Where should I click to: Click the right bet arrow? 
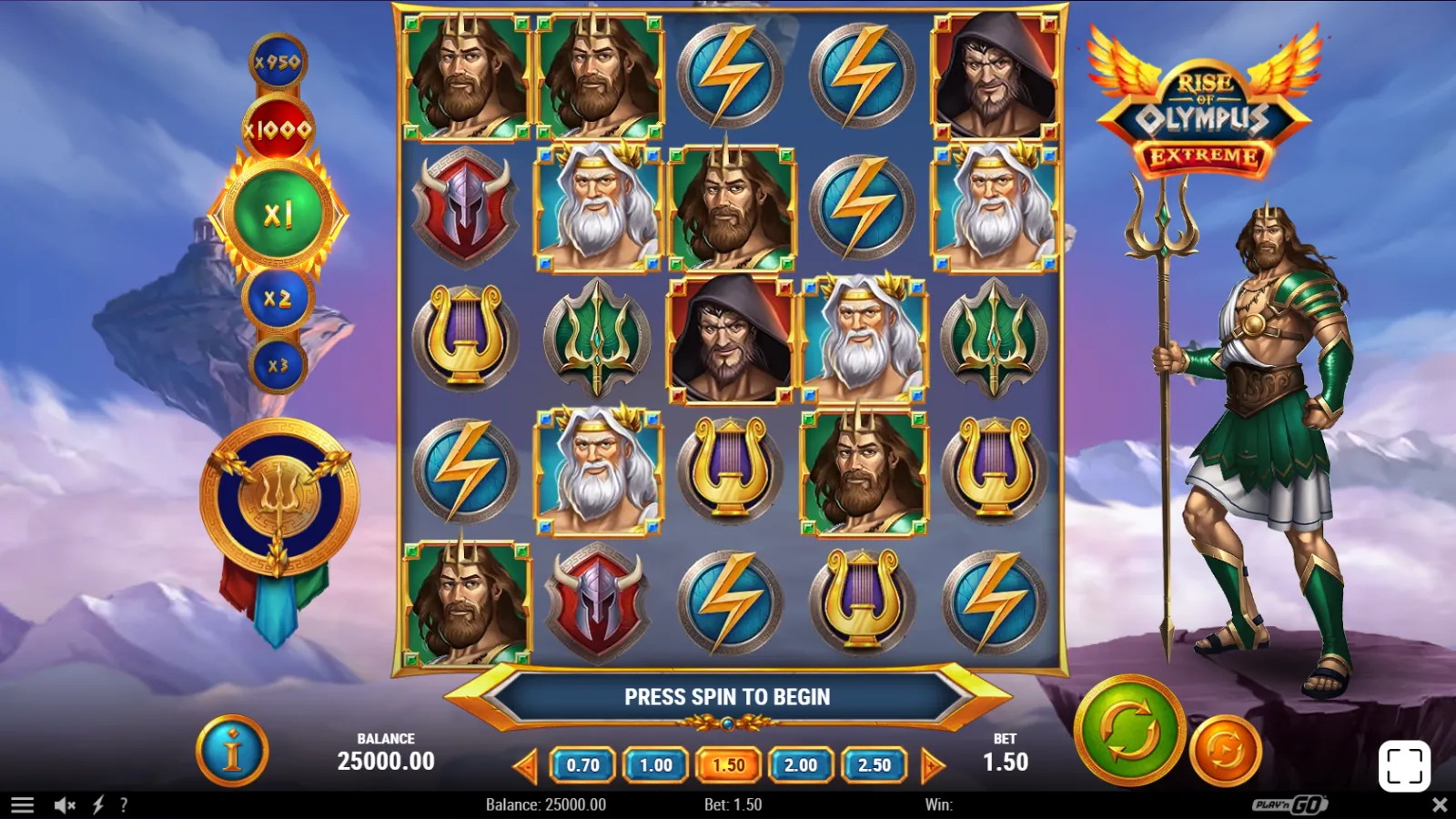pos(932,765)
